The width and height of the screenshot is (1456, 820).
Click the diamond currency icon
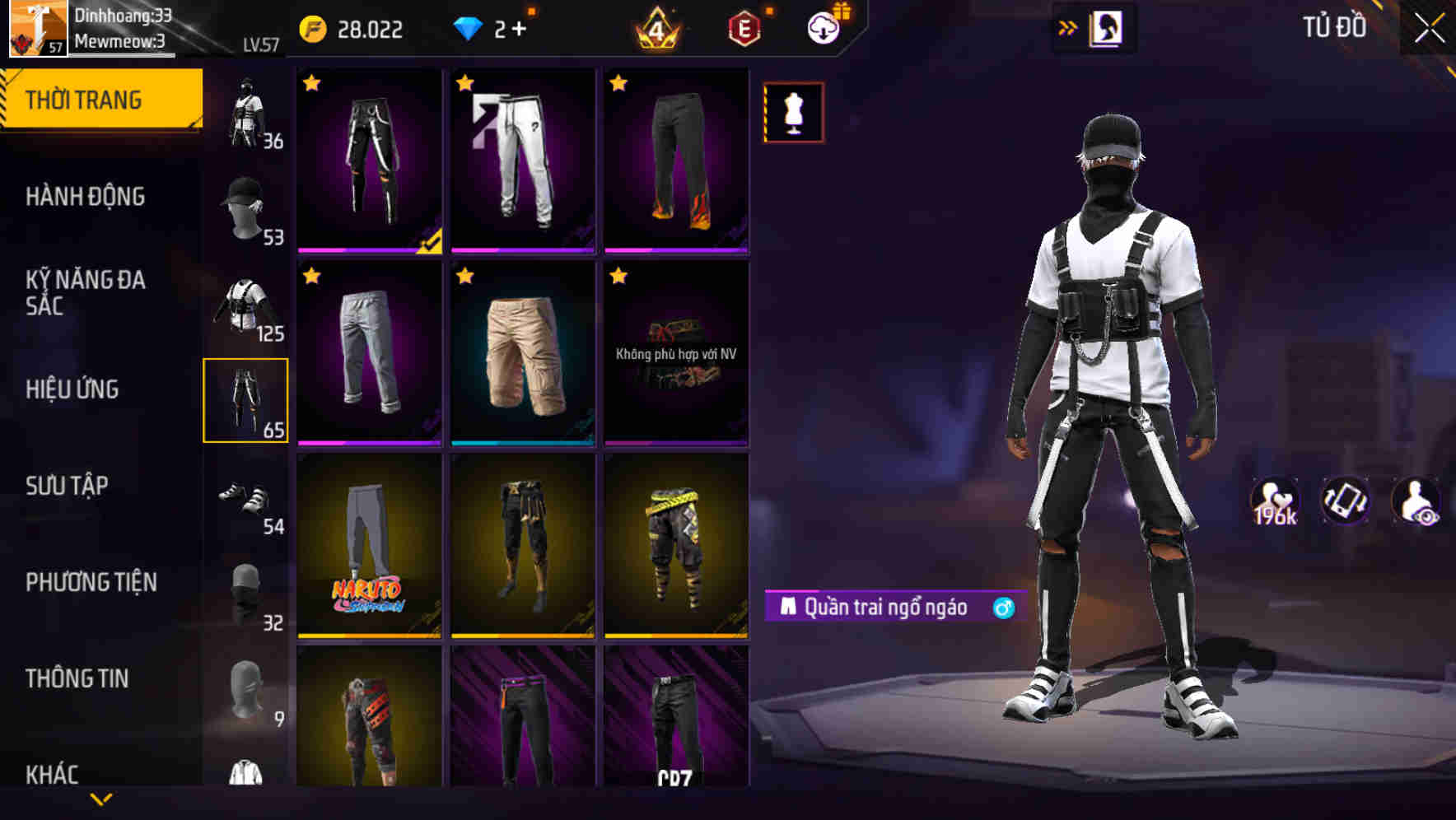pyautogui.click(x=469, y=27)
